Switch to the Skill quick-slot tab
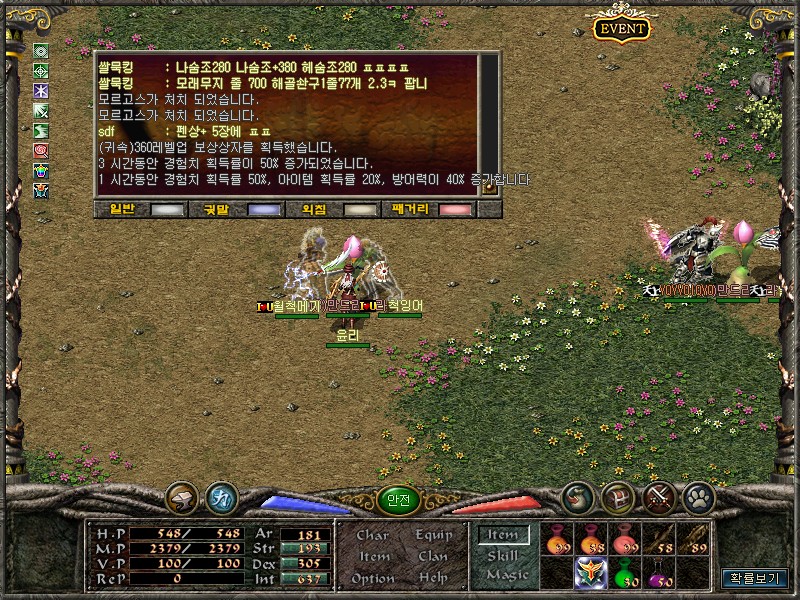This screenshot has height=600, width=800. click(503, 555)
